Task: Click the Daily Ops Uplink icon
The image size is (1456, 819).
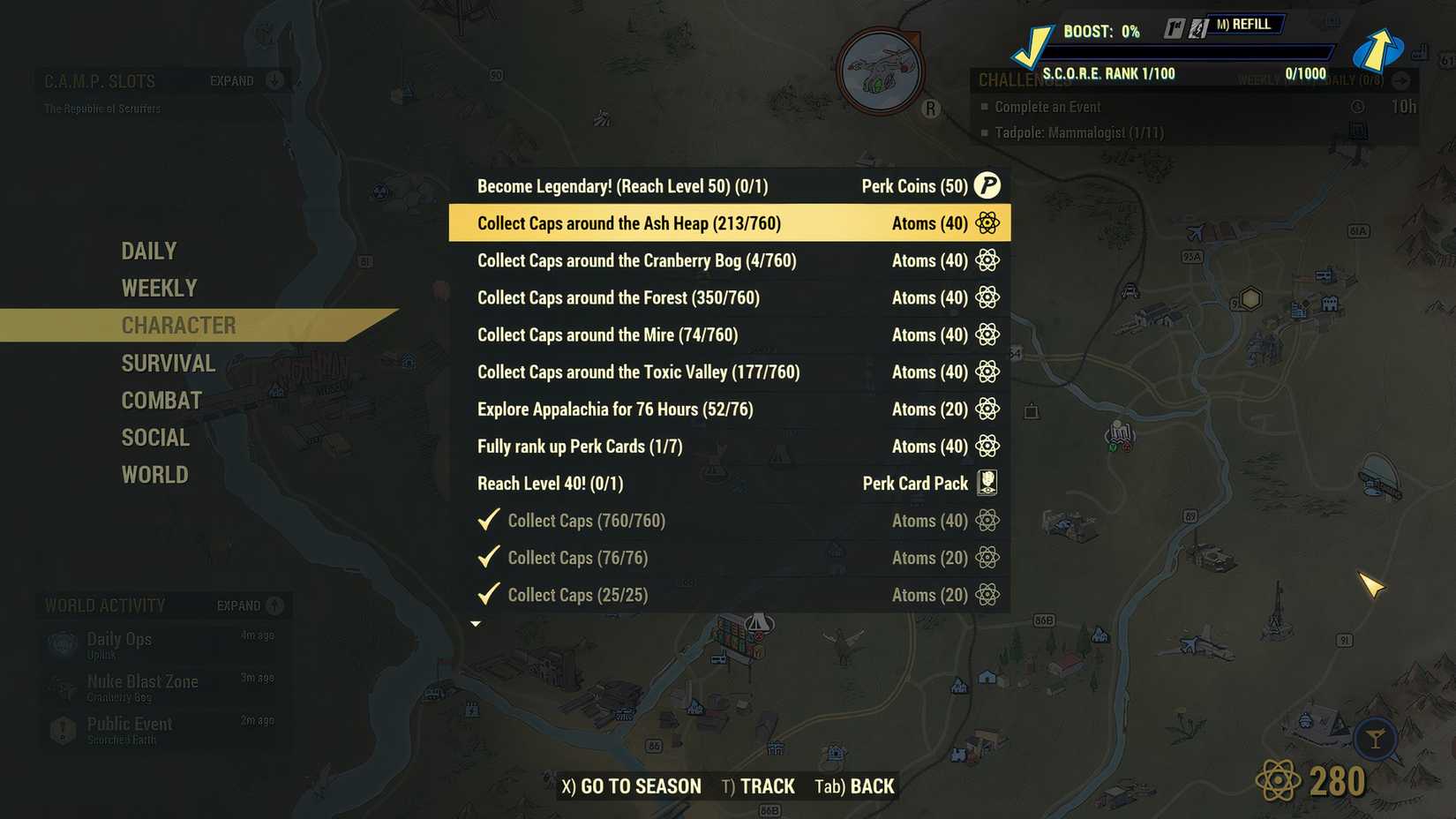Action: (62, 644)
